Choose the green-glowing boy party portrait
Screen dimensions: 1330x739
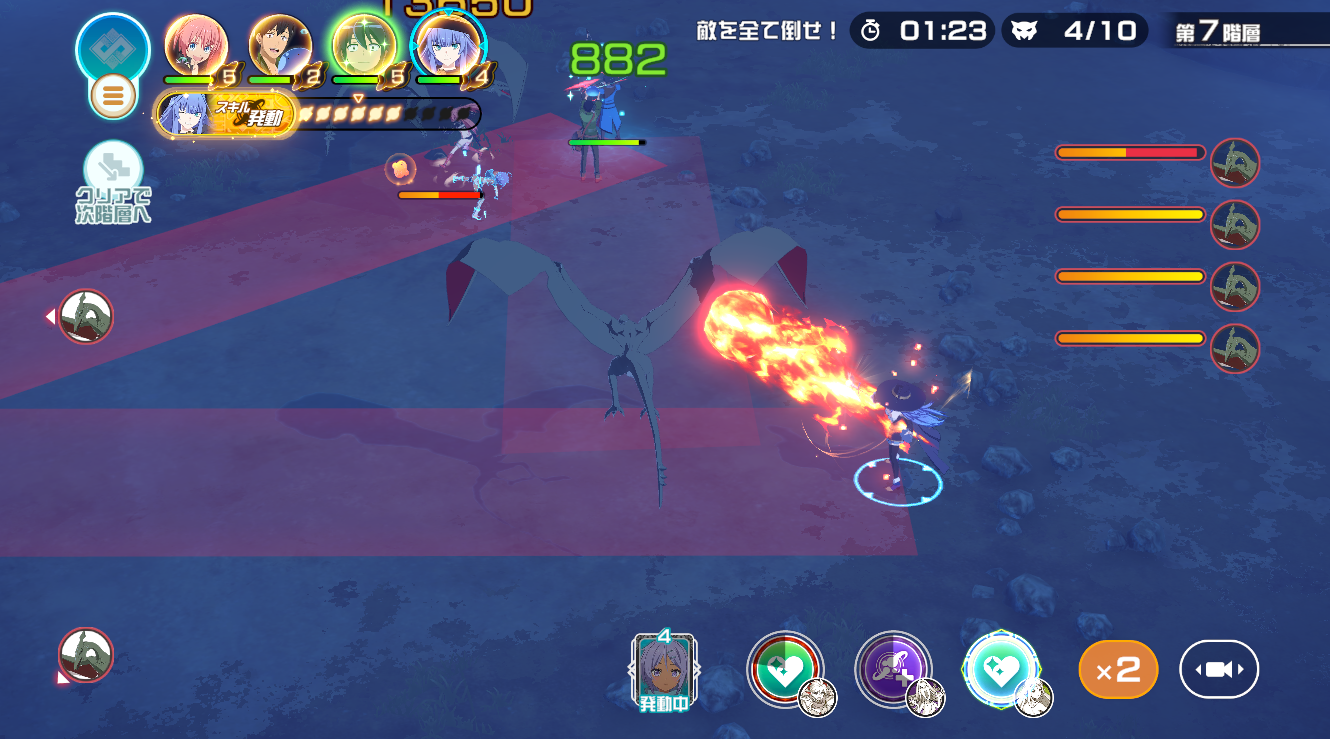click(x=364, y=45)
